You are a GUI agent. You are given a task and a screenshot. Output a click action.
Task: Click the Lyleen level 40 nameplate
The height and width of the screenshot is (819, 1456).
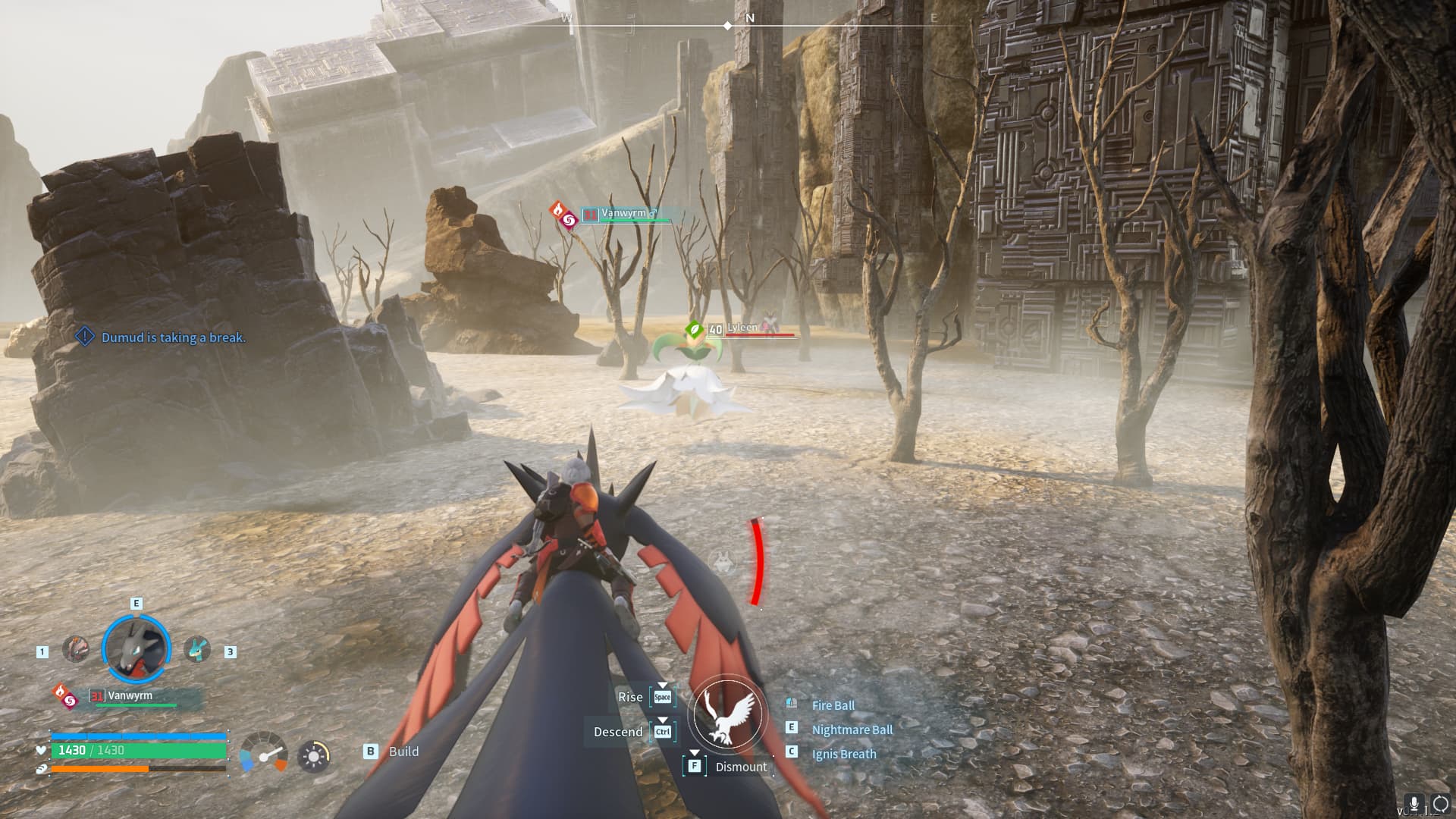point(742,328)
